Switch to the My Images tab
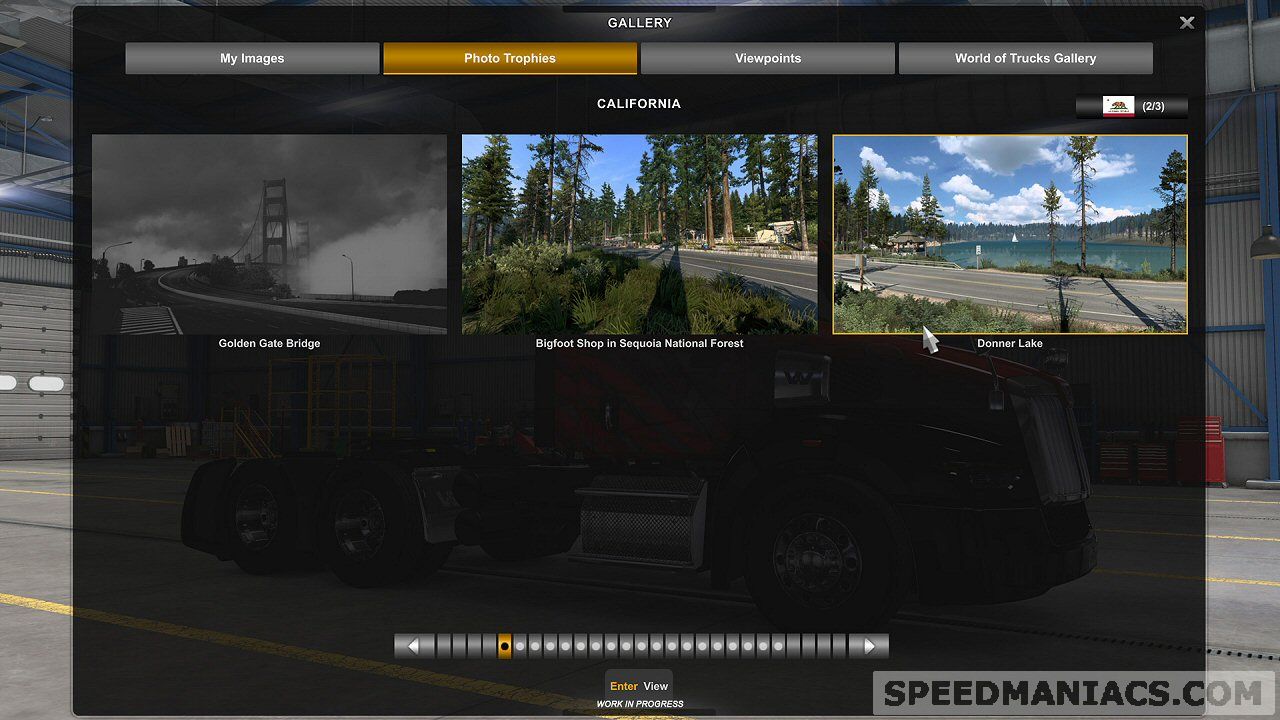The height and width of the screenshot is (720, 1280). click(252, 58)
